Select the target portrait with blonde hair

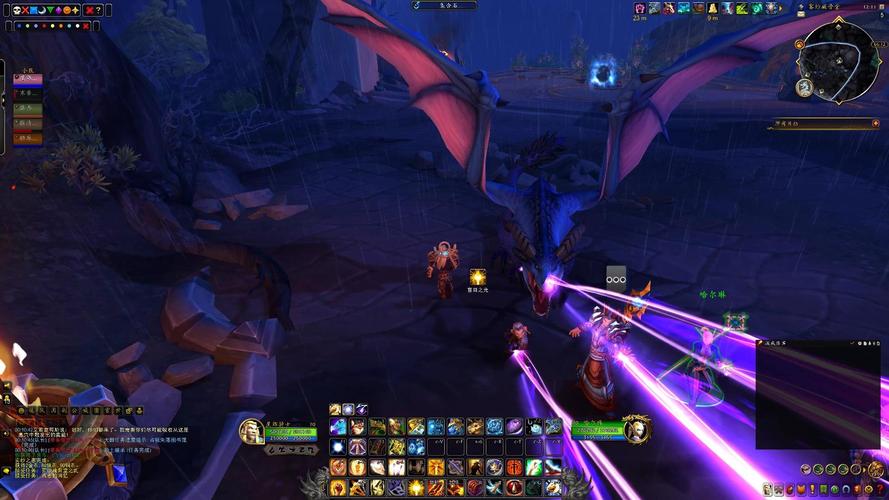[634, 430]
